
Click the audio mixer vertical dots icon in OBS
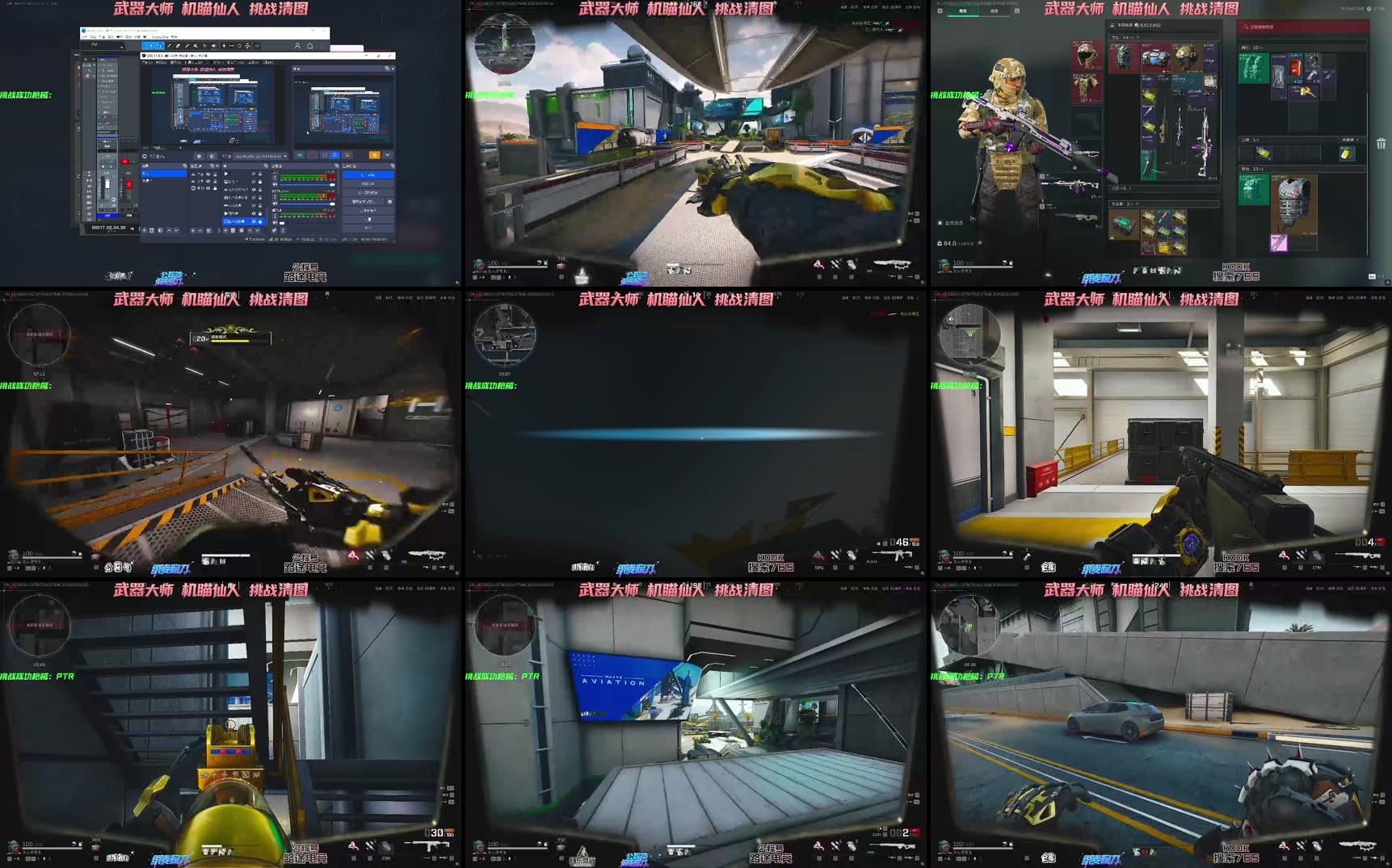pos(283,231)
